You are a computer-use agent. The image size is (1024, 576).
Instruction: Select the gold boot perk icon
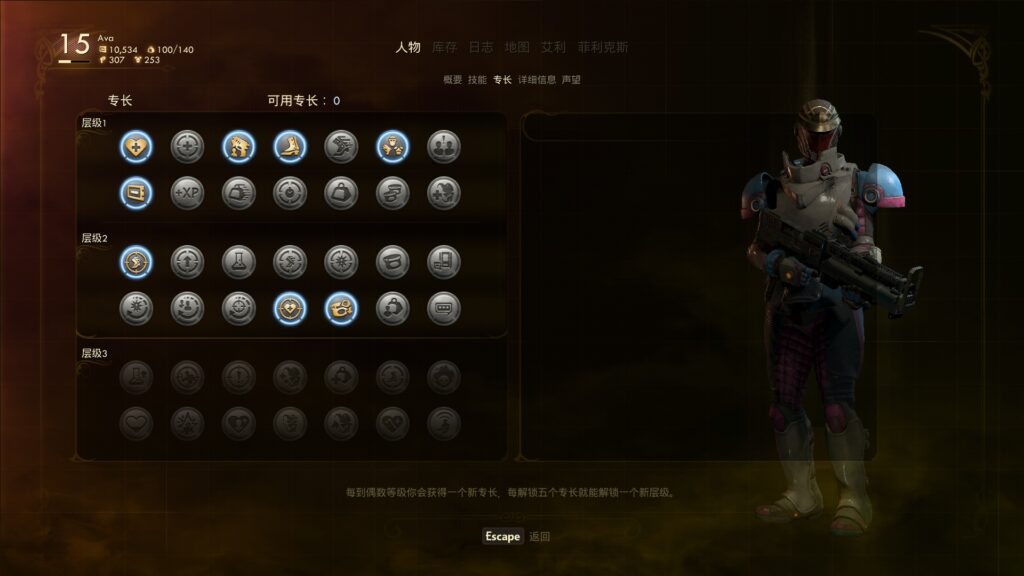tap(290, 147)
